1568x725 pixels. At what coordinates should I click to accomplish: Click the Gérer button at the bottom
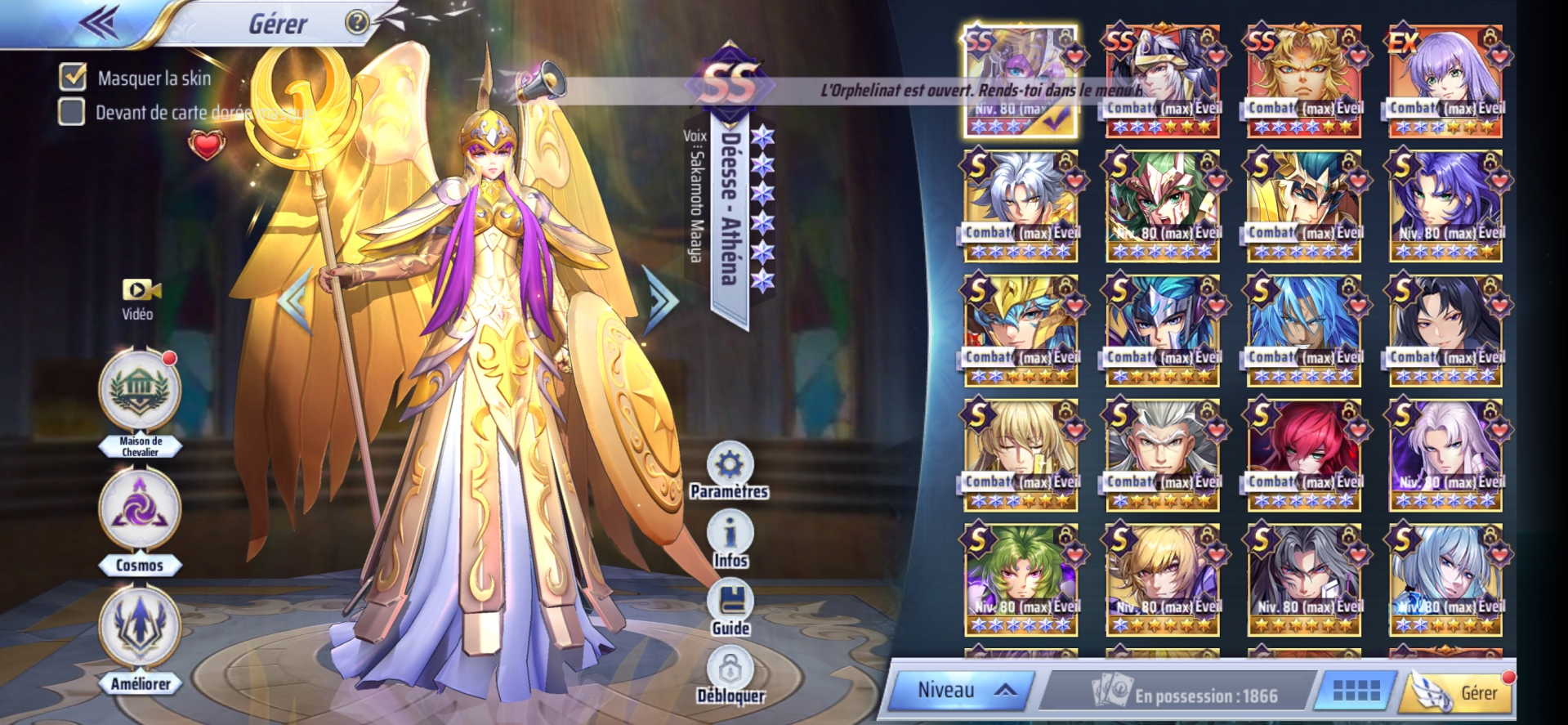click(1461, 692)
